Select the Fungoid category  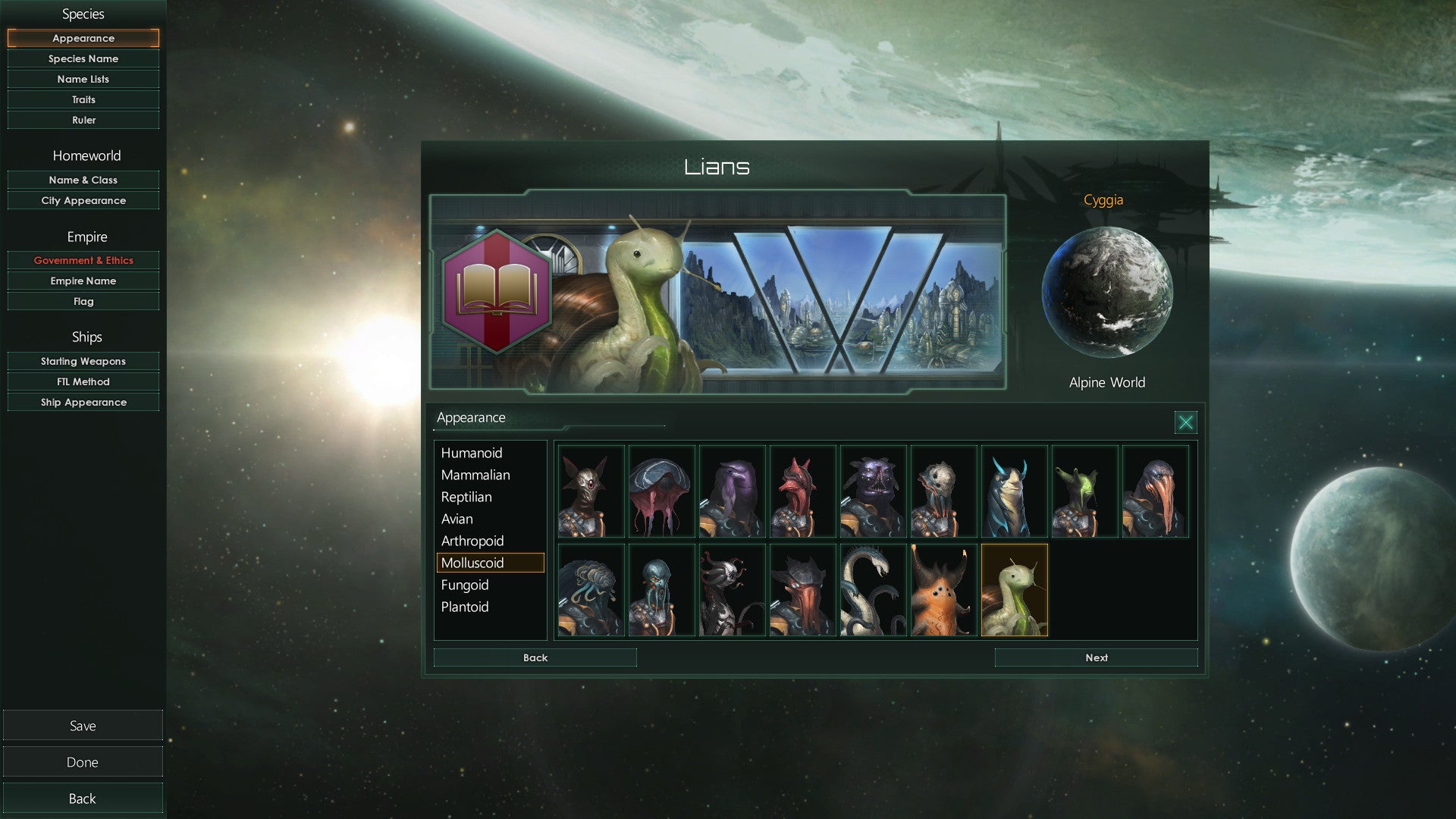(x=465, y=585)
